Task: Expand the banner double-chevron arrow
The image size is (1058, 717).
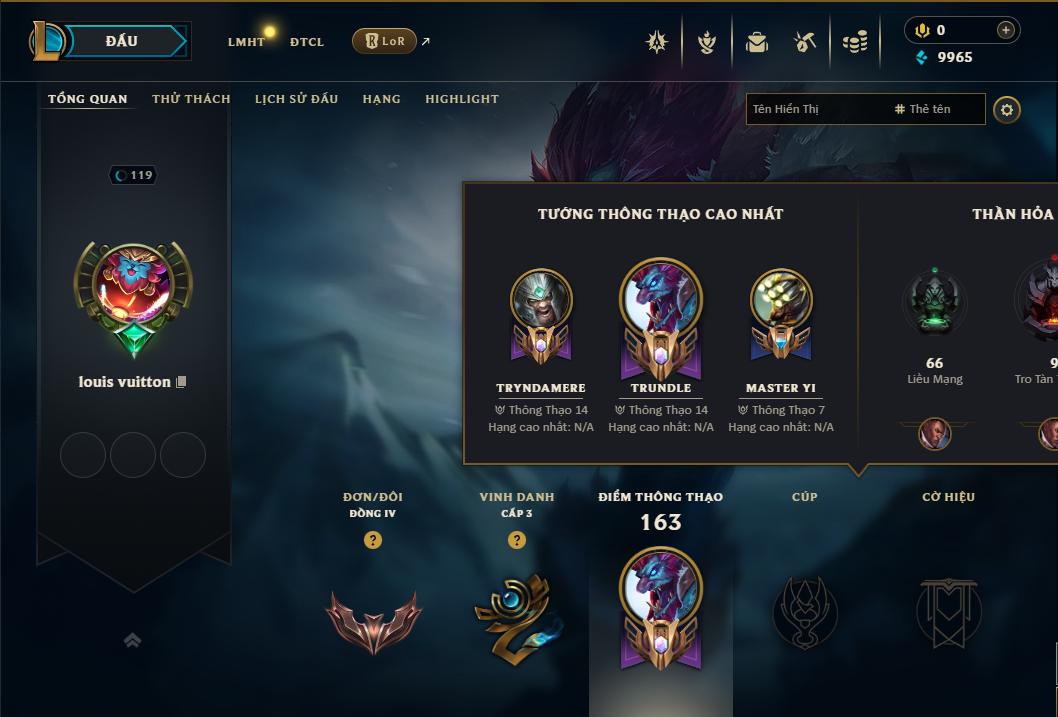Action: pos(132,640)
